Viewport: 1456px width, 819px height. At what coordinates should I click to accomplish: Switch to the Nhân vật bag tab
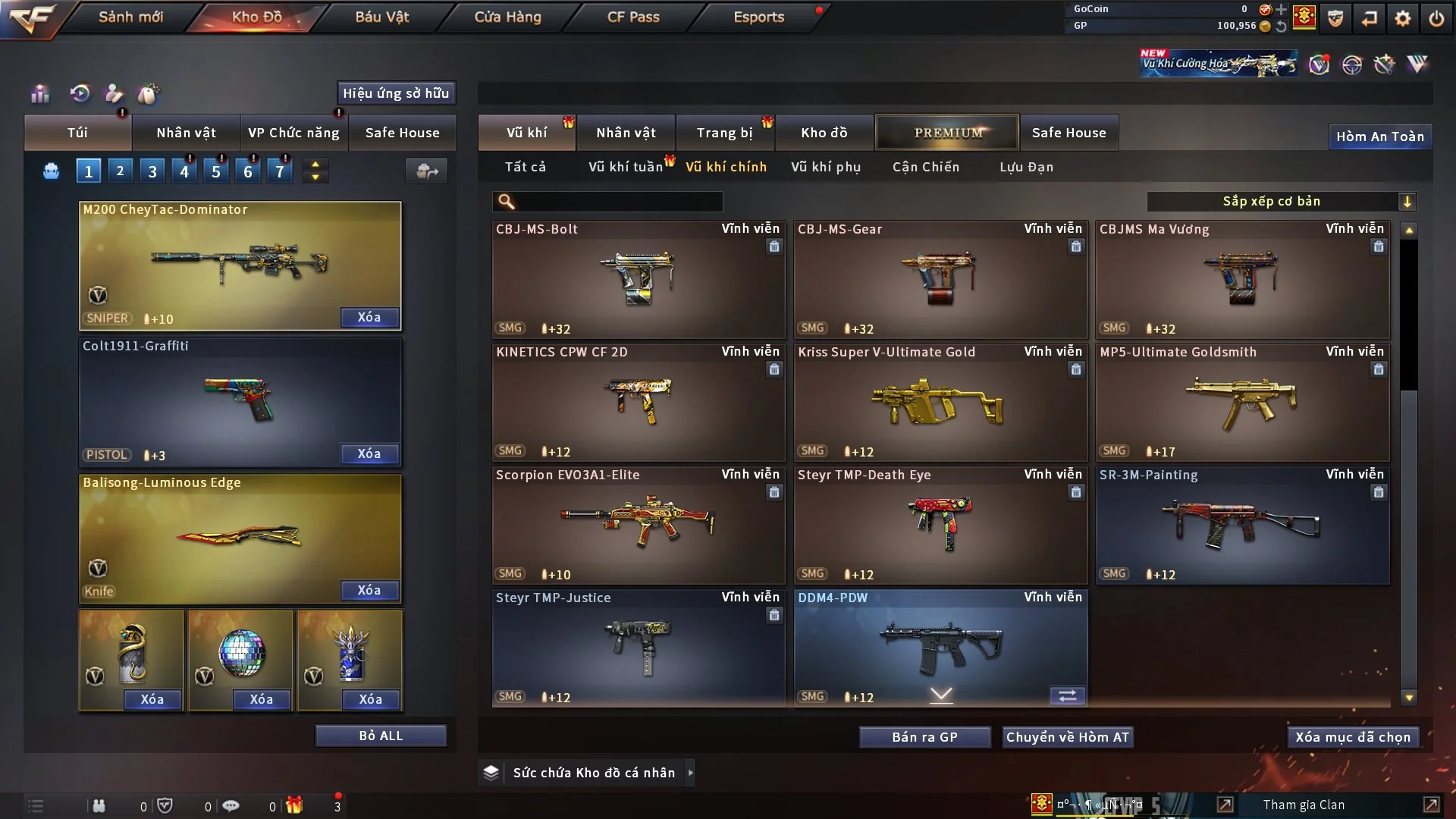point(186,133)
